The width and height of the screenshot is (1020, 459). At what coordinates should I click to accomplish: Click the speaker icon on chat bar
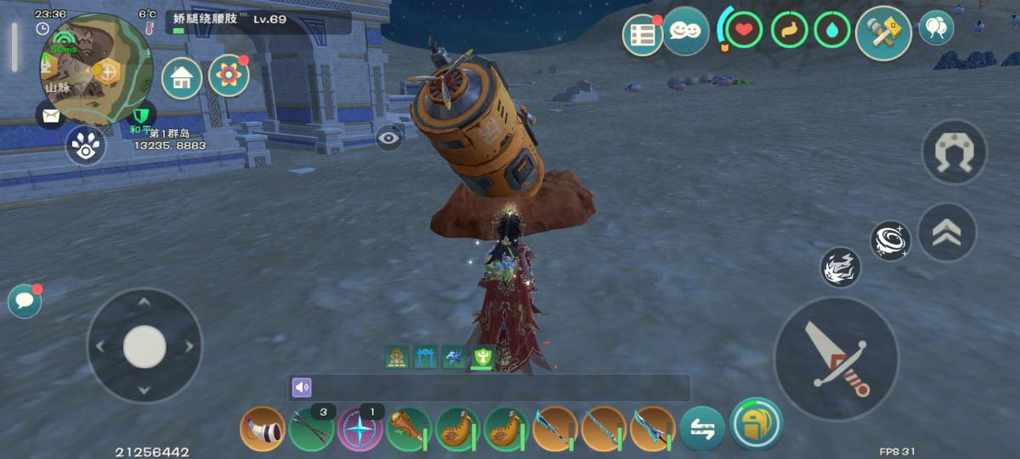click(x=302, y=387)
